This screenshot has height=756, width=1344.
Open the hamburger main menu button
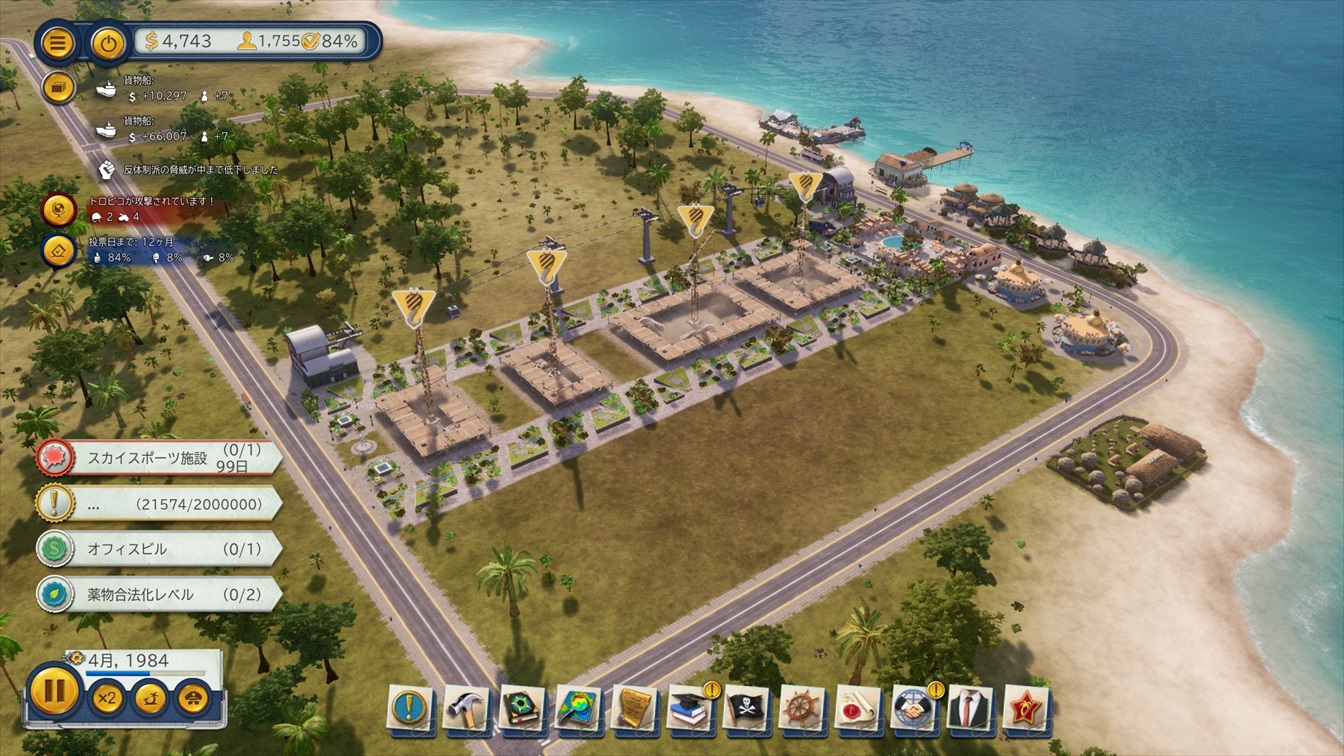(x=59, y=43)
